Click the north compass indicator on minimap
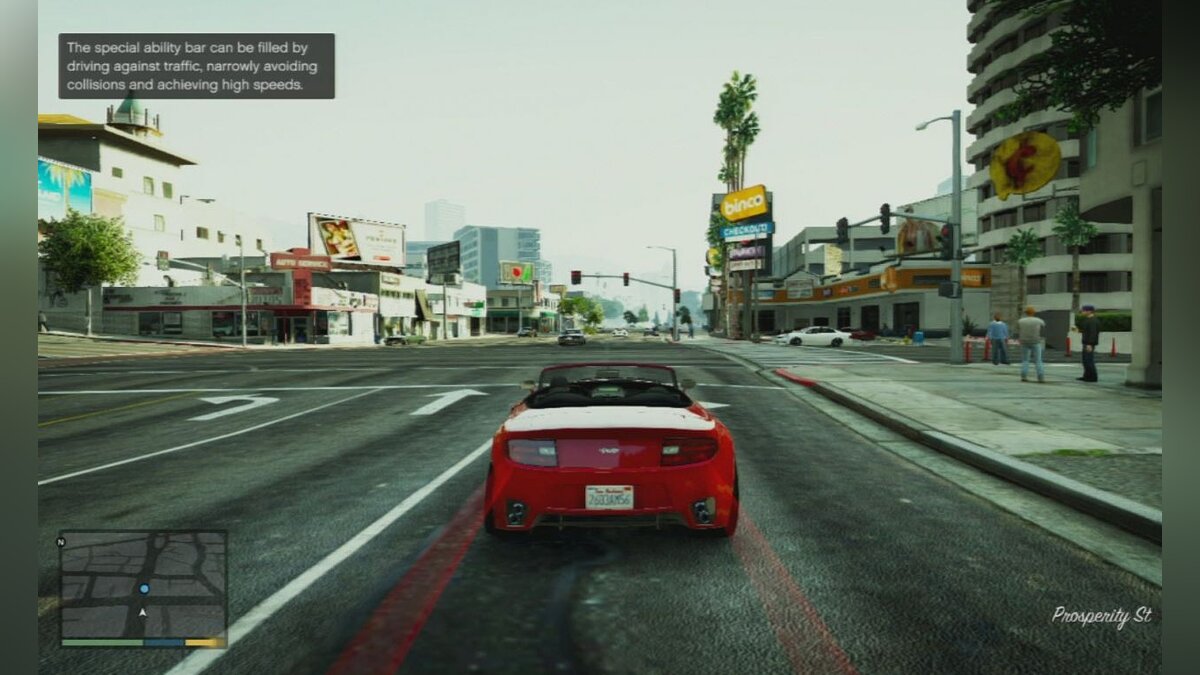The width and height of the screenshot is (1200, 675). [61, 541]
